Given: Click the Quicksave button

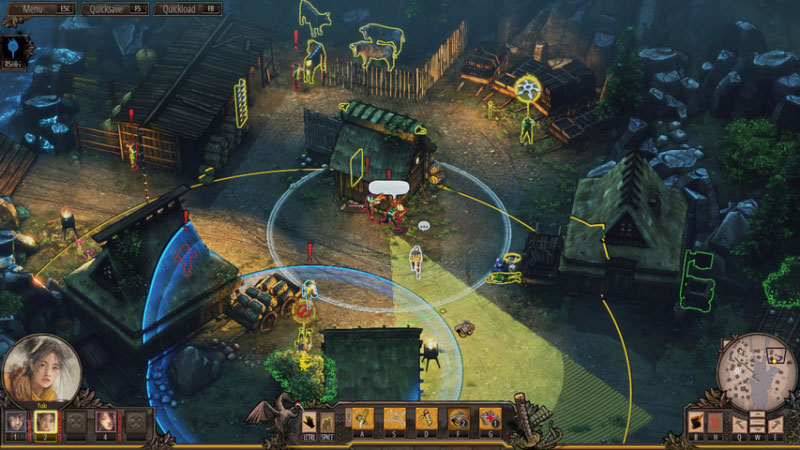Looking at the screenshot, I should click(111, 7).
